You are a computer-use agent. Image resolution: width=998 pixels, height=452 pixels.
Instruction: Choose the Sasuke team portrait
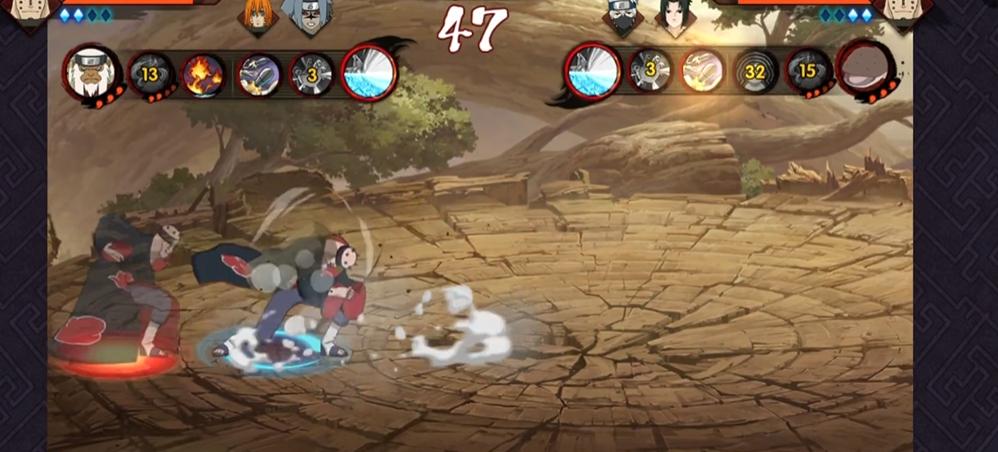674,17
